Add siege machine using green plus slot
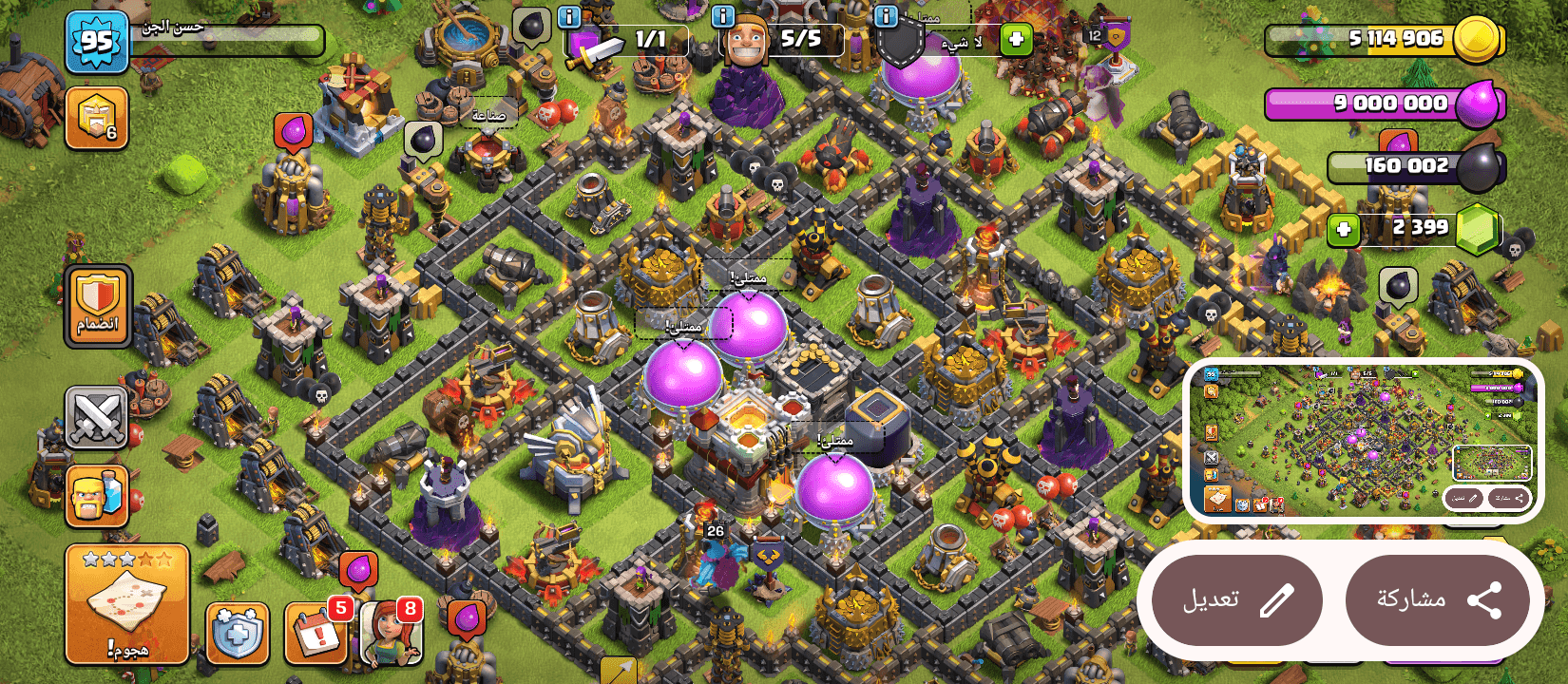Image resolution: width=1568 pixels, height=684 pixels. [1016, 38]
